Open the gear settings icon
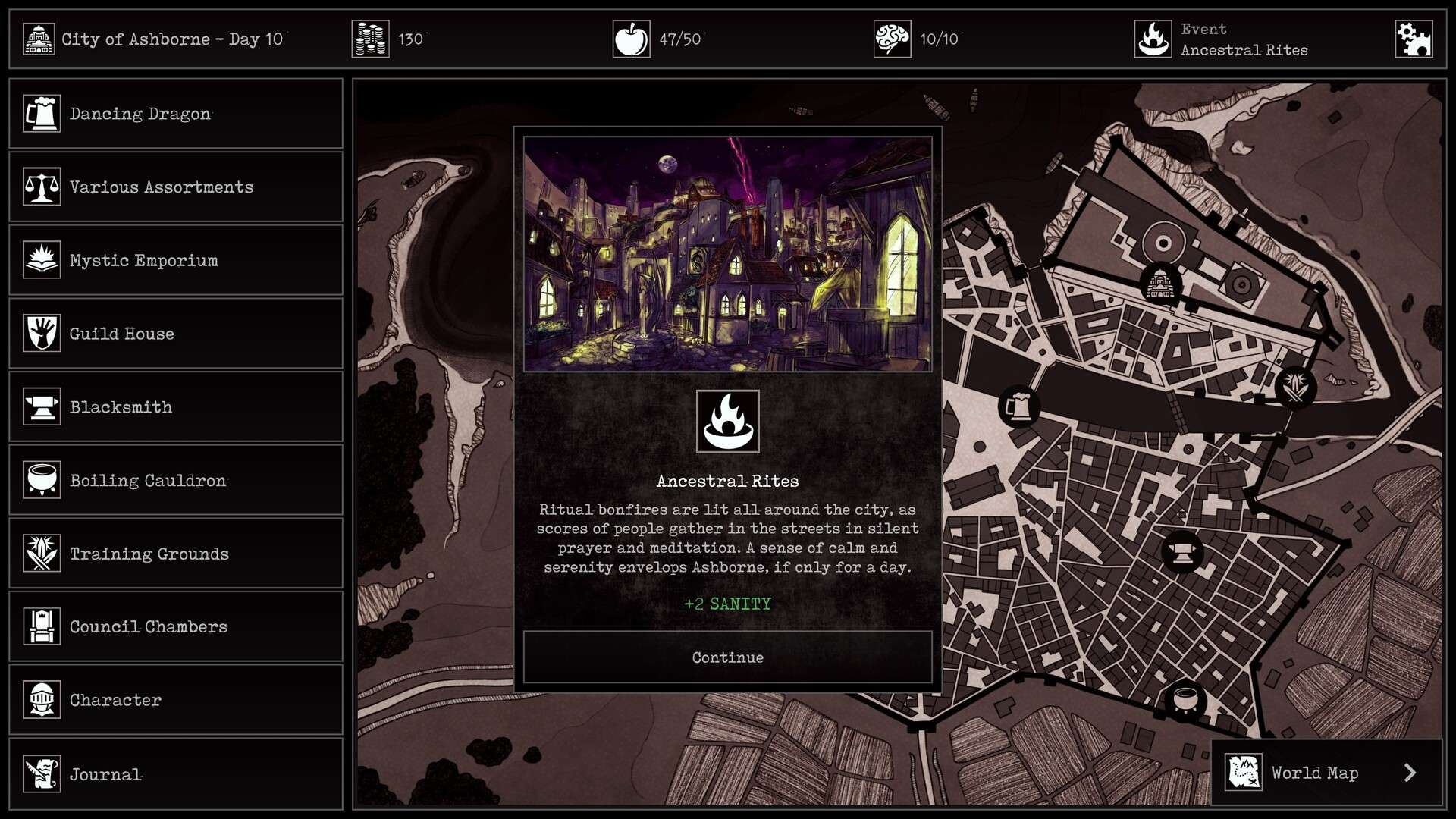1456x819 pixels. tap(1414, 39)
